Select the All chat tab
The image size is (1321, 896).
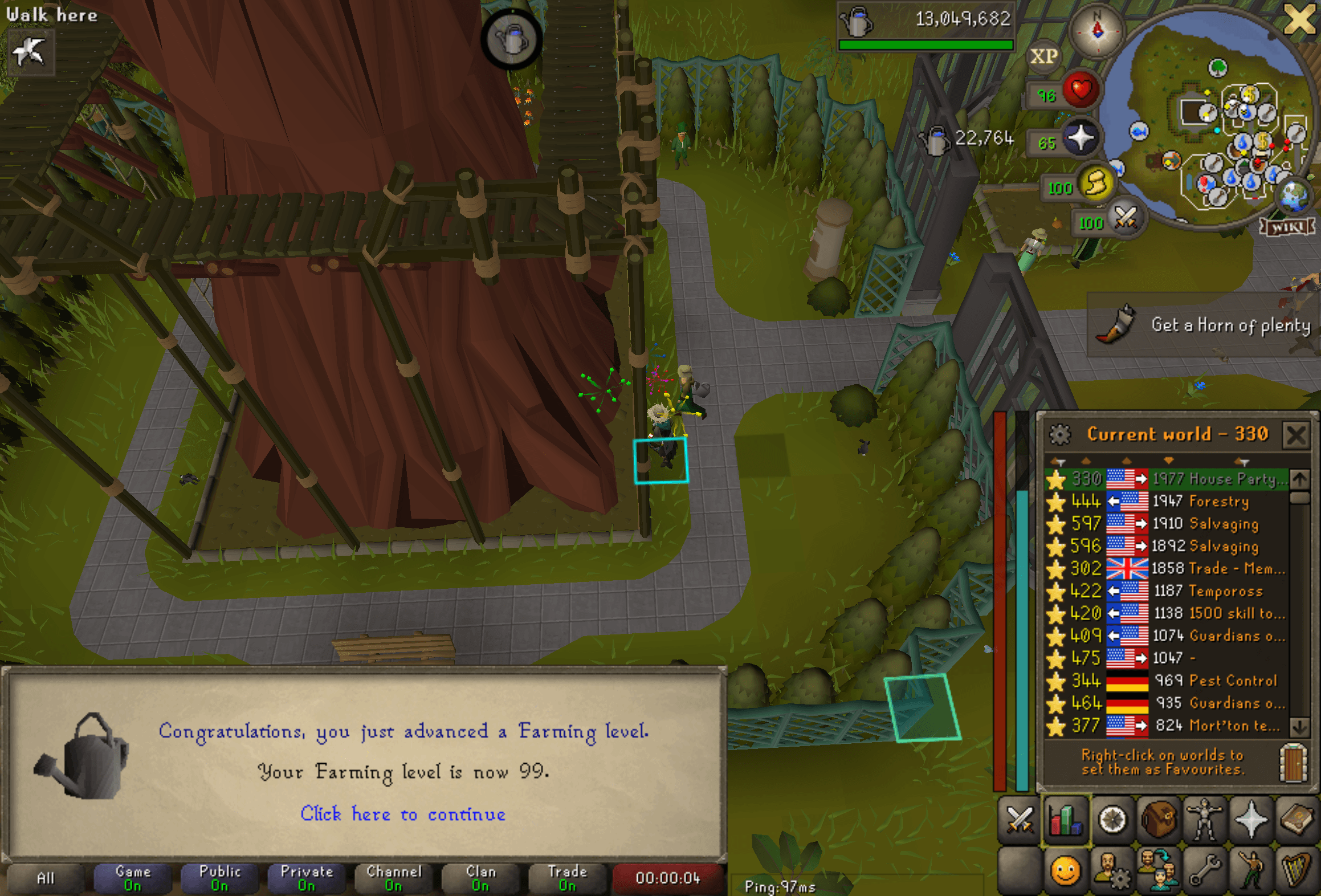click(x=46, y=878)
